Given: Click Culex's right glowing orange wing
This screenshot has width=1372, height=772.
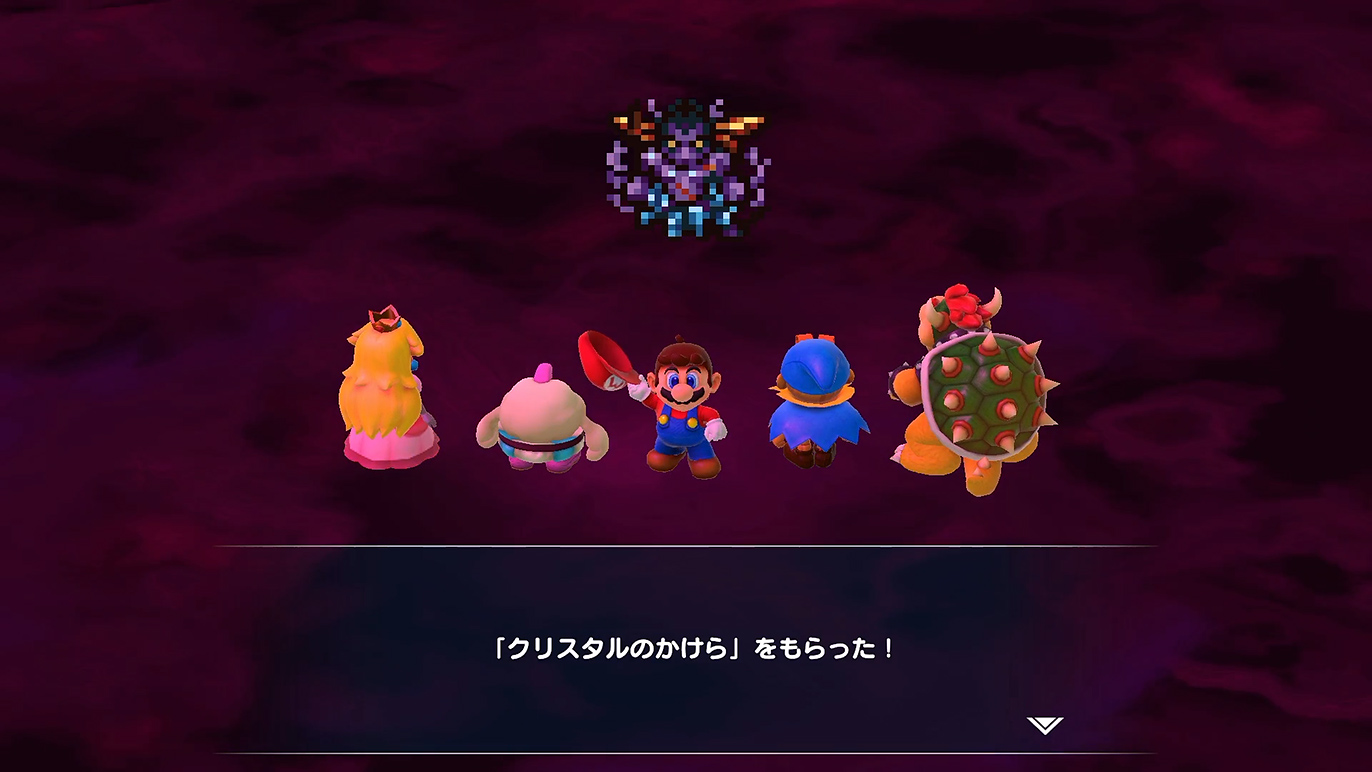Looking at the screenshot, I should click(x=740, y=125).
